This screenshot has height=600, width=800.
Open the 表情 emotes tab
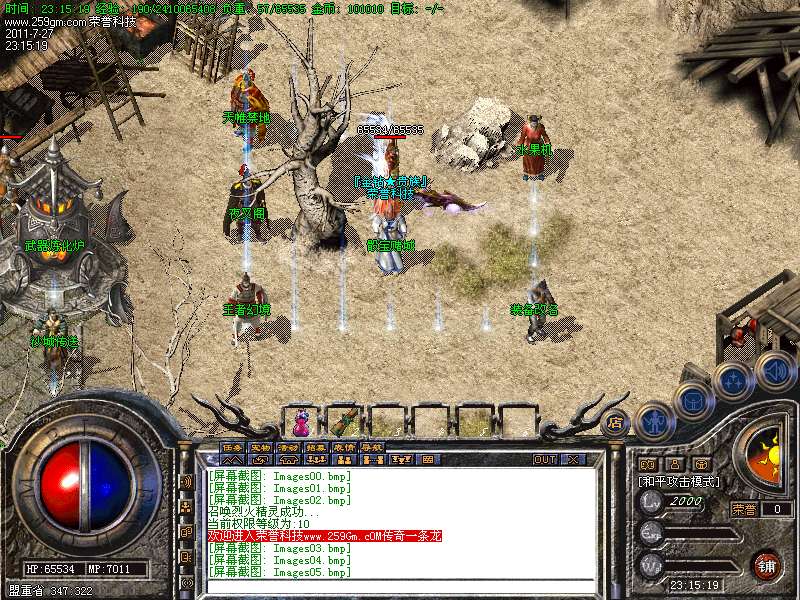344,447
